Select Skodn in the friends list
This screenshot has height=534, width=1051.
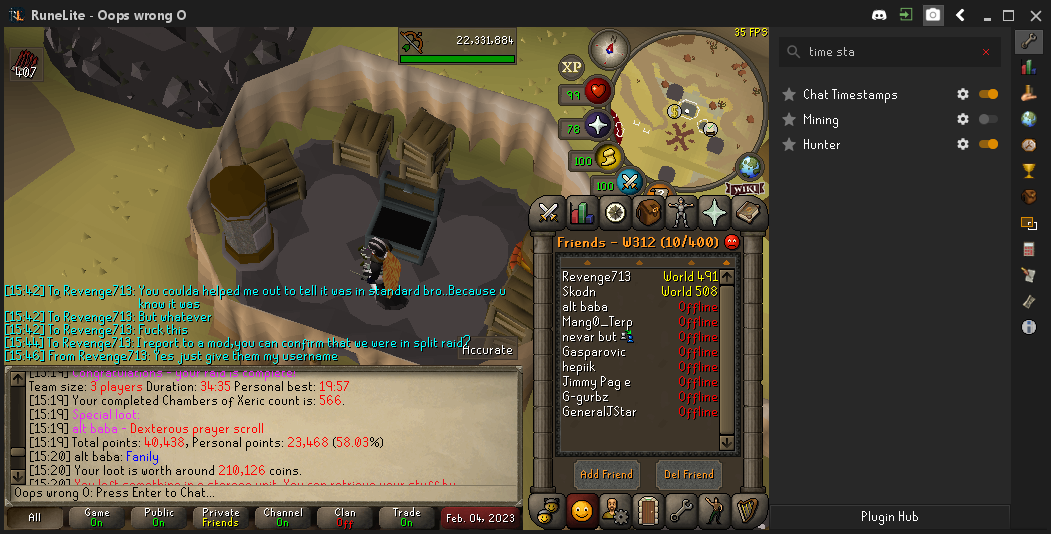coord(581,292)
